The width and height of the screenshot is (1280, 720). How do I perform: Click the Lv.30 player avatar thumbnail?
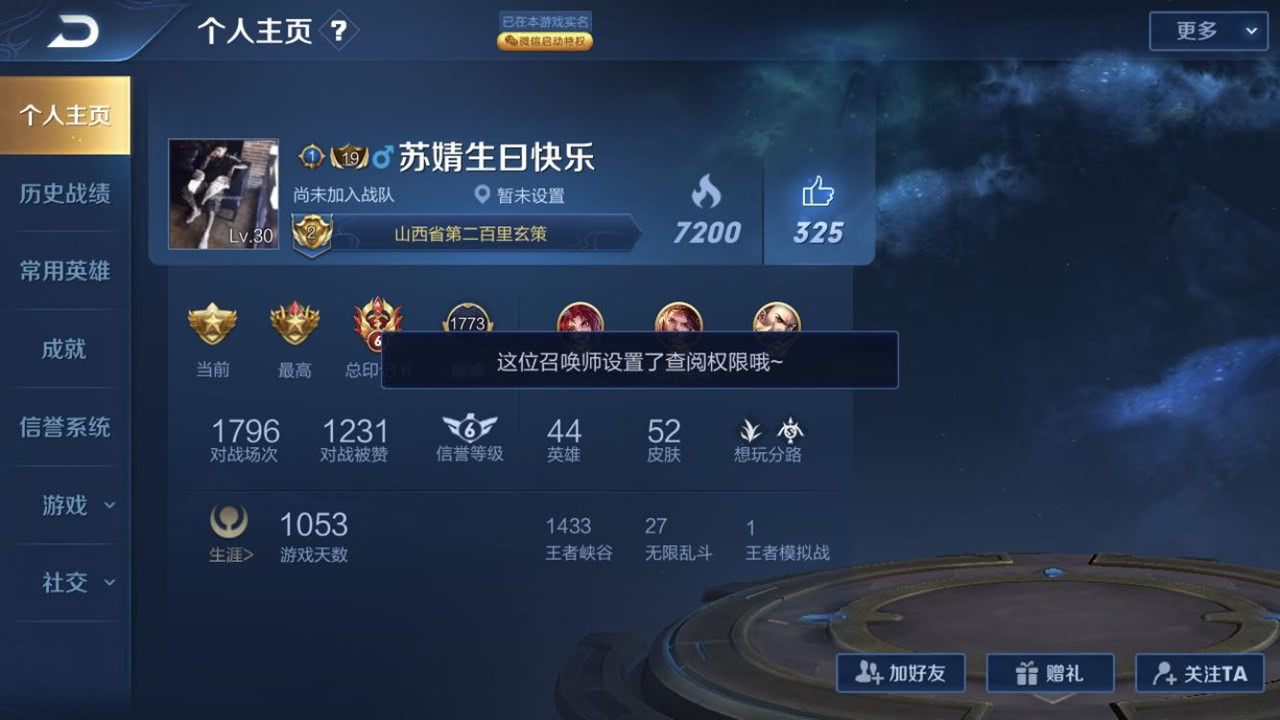(x=223, y=193)
